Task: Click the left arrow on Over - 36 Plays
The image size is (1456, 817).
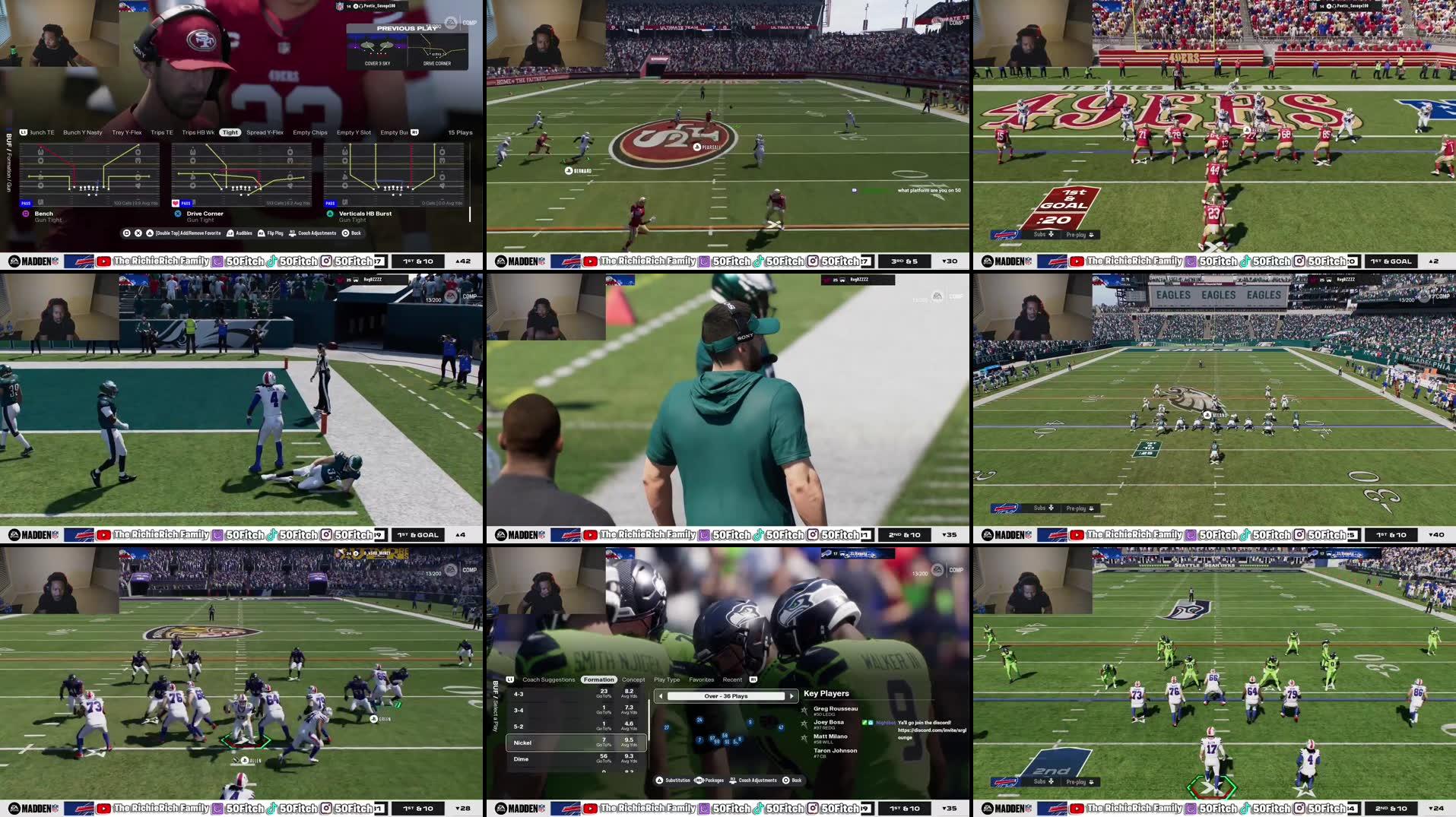Action: (661, 695)
